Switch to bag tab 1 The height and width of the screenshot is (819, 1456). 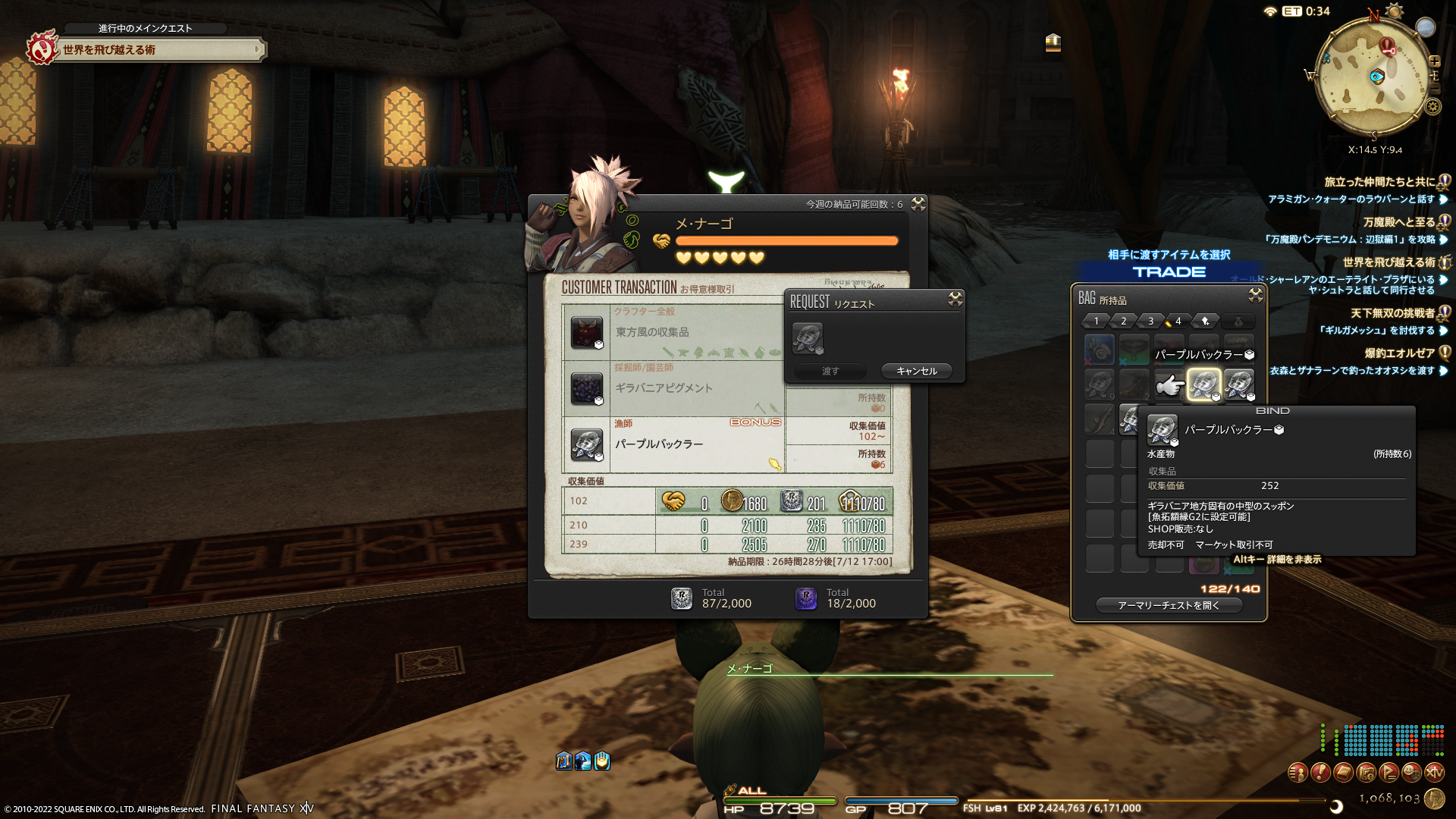click(x=1097, y=322)
